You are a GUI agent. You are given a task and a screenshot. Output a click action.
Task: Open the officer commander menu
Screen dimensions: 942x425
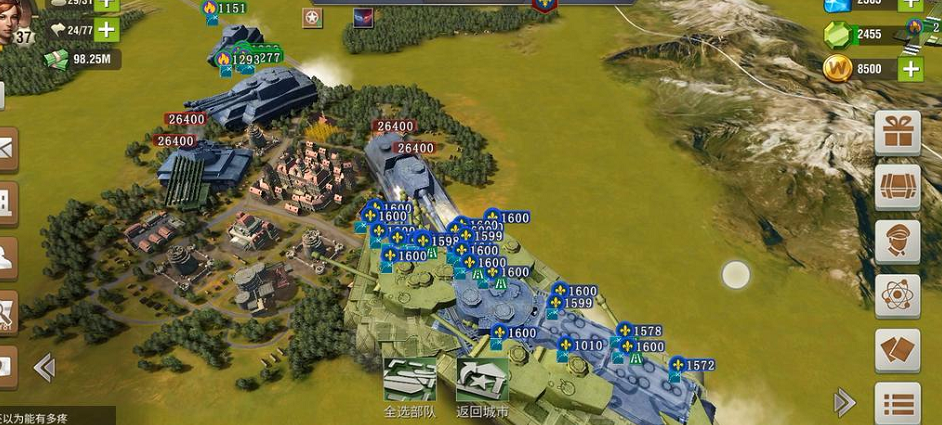pyautogui.click(x=897, y=242)
